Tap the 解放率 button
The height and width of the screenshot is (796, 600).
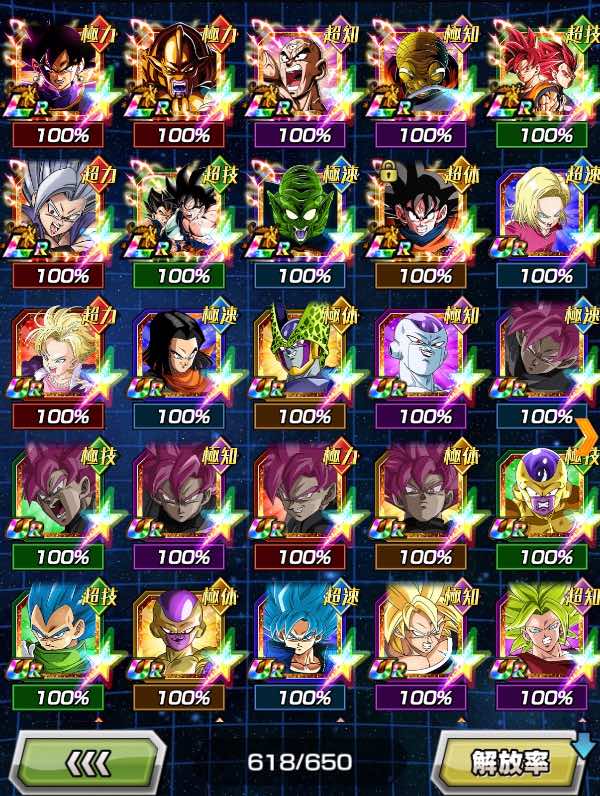(510, 763)
